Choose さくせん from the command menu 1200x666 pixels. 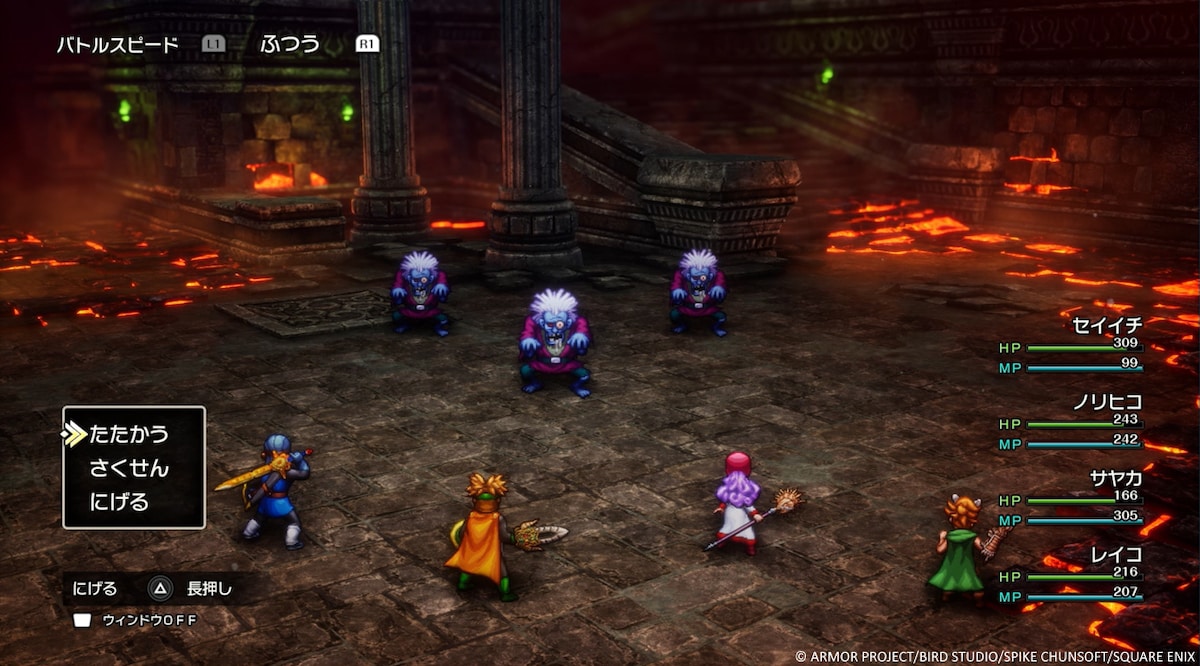click(129, 468)
